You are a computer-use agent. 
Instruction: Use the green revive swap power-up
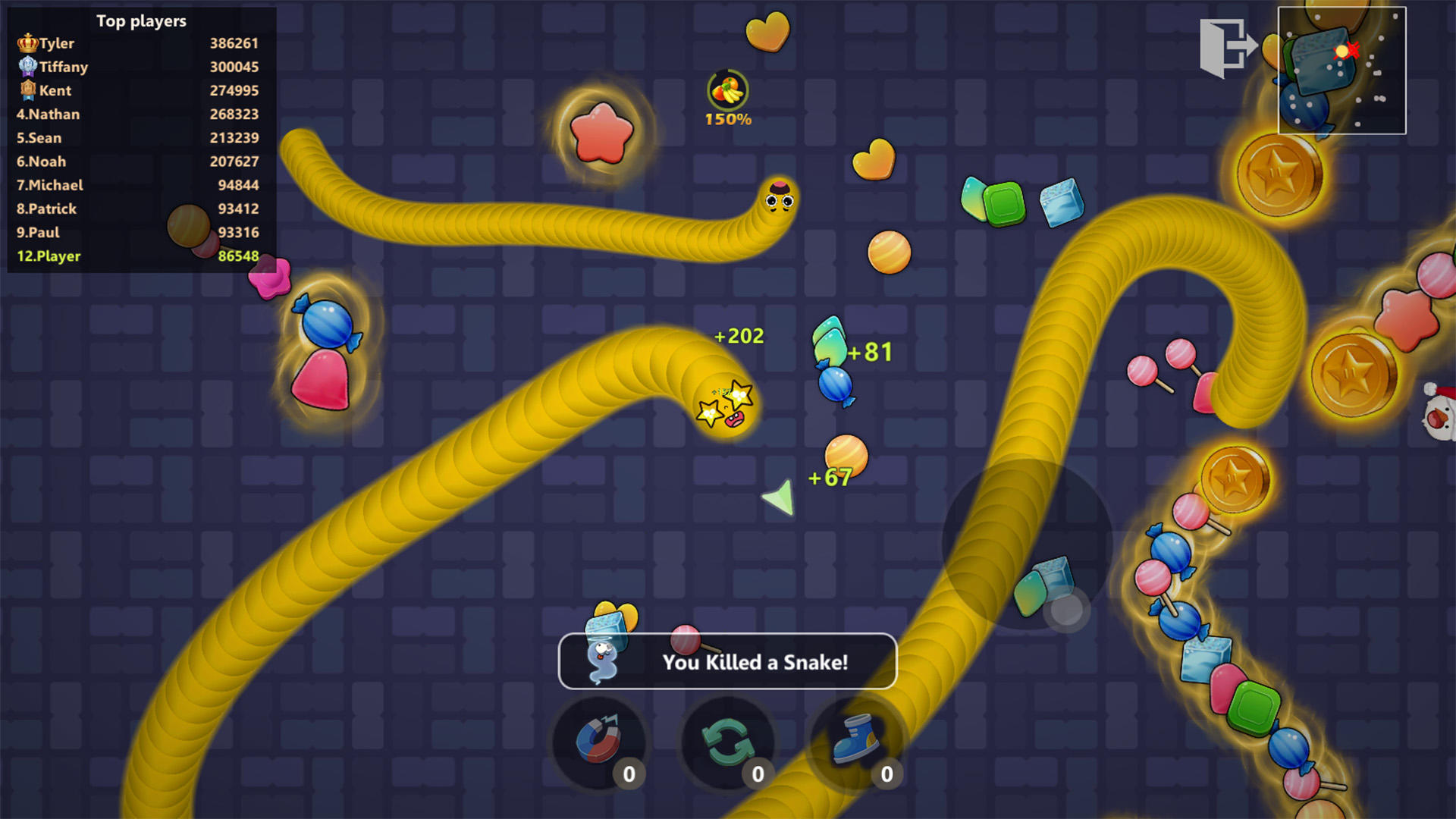click(x=726, y=742)
